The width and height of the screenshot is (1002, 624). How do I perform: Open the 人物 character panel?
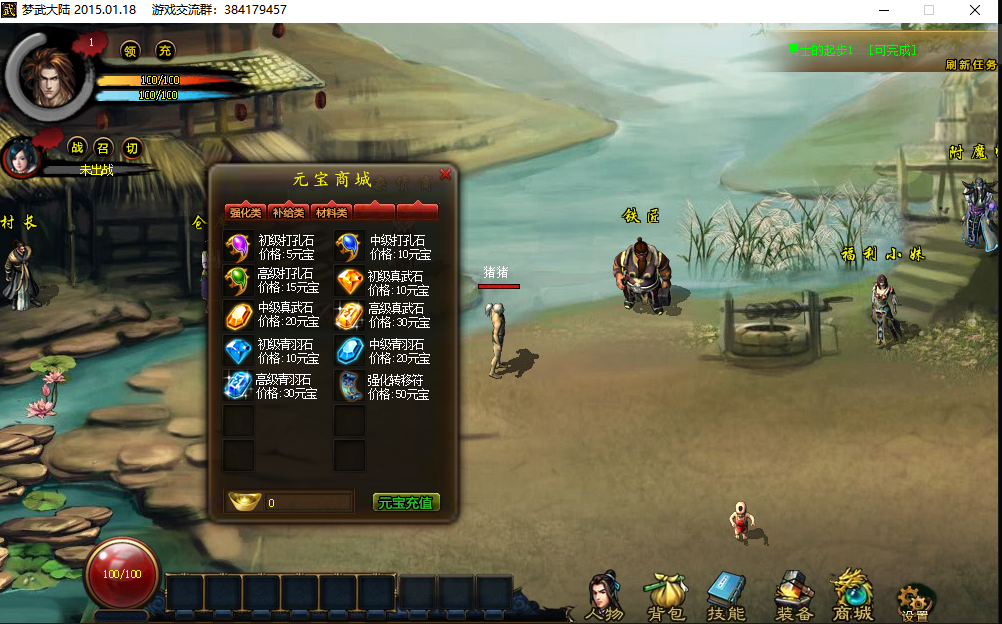[604, 596]
